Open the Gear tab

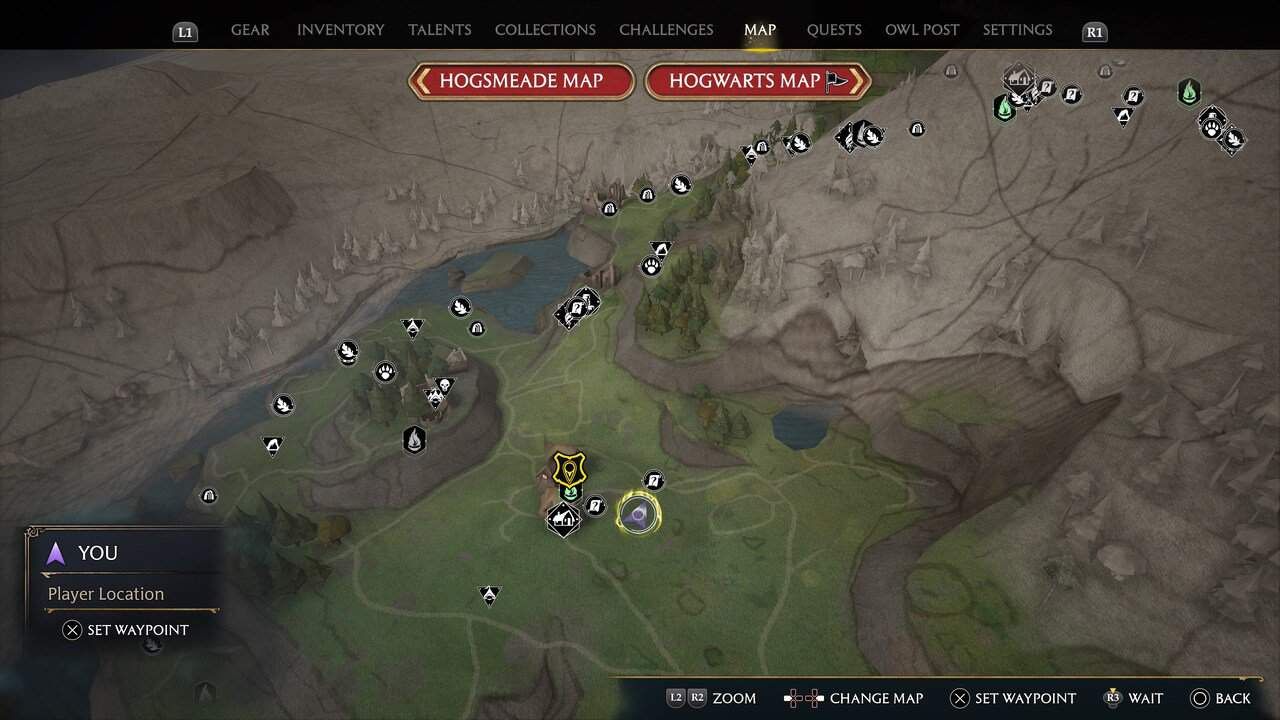[x=250, y=30]
